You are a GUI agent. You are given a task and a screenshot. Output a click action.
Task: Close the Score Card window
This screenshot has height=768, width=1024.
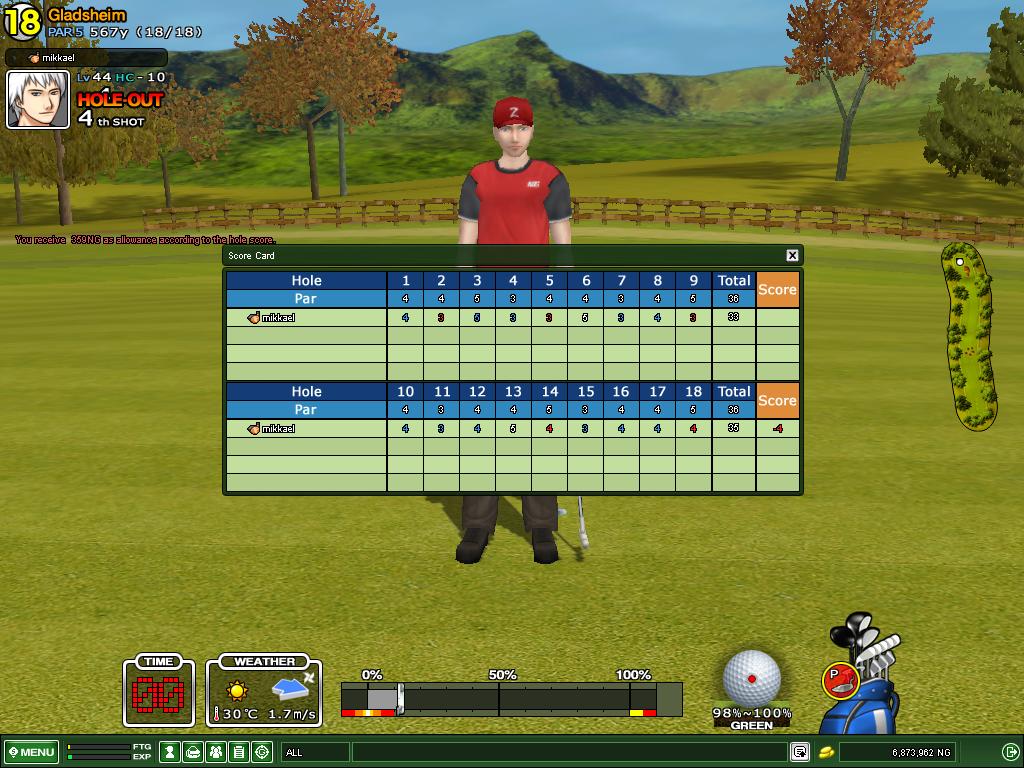(x=792, y=256)
